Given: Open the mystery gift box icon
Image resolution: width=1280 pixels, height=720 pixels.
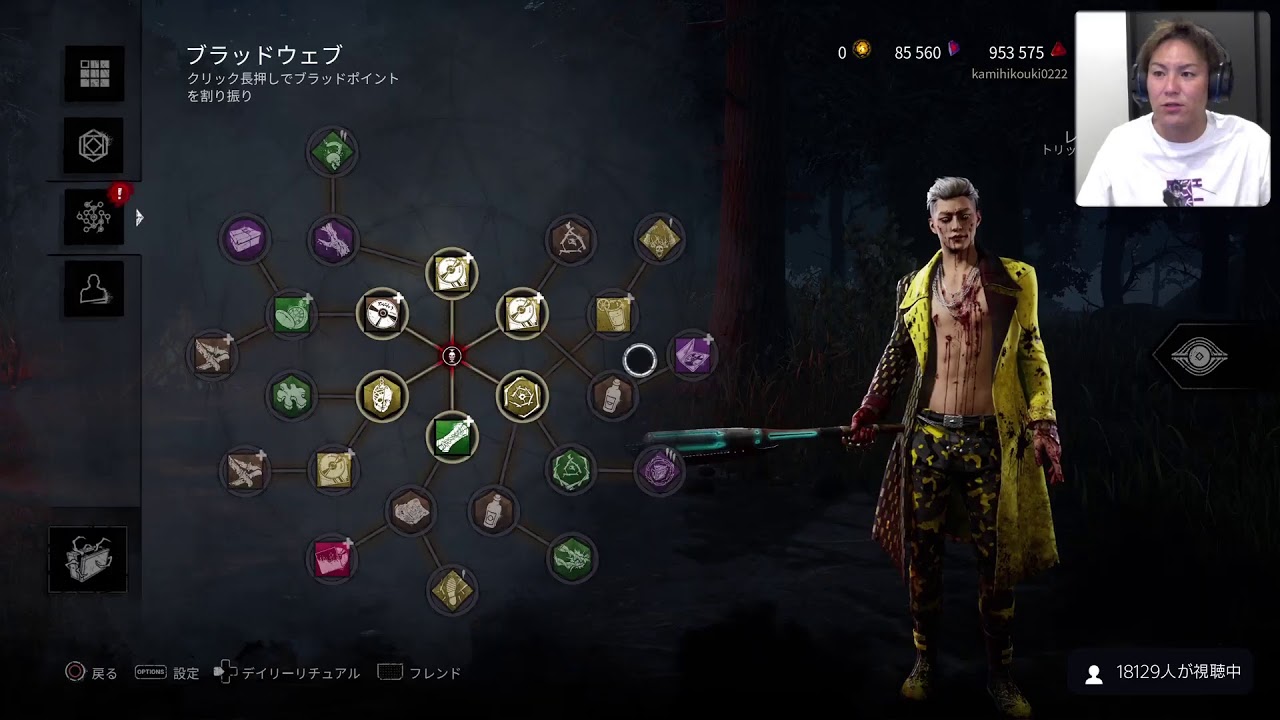Looking at the screenshot, I should 88,559.
